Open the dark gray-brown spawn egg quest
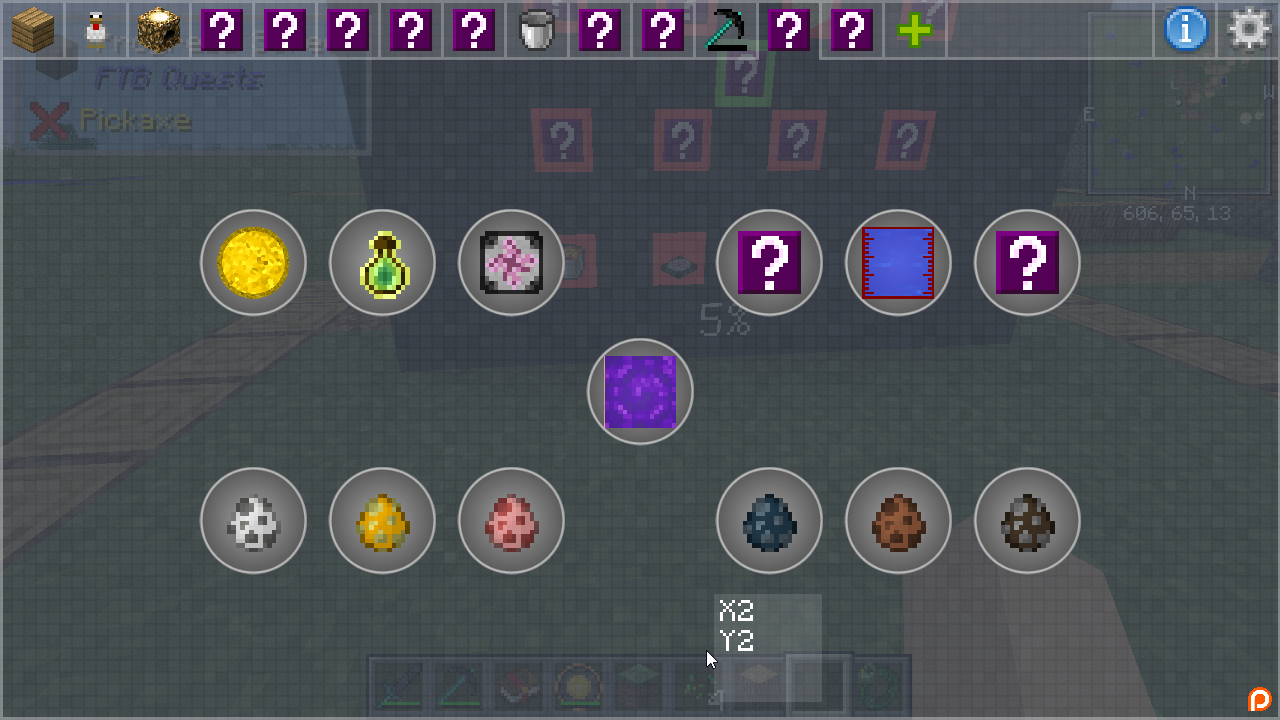Screen dimensions: 1280x720 (1027, 521)
